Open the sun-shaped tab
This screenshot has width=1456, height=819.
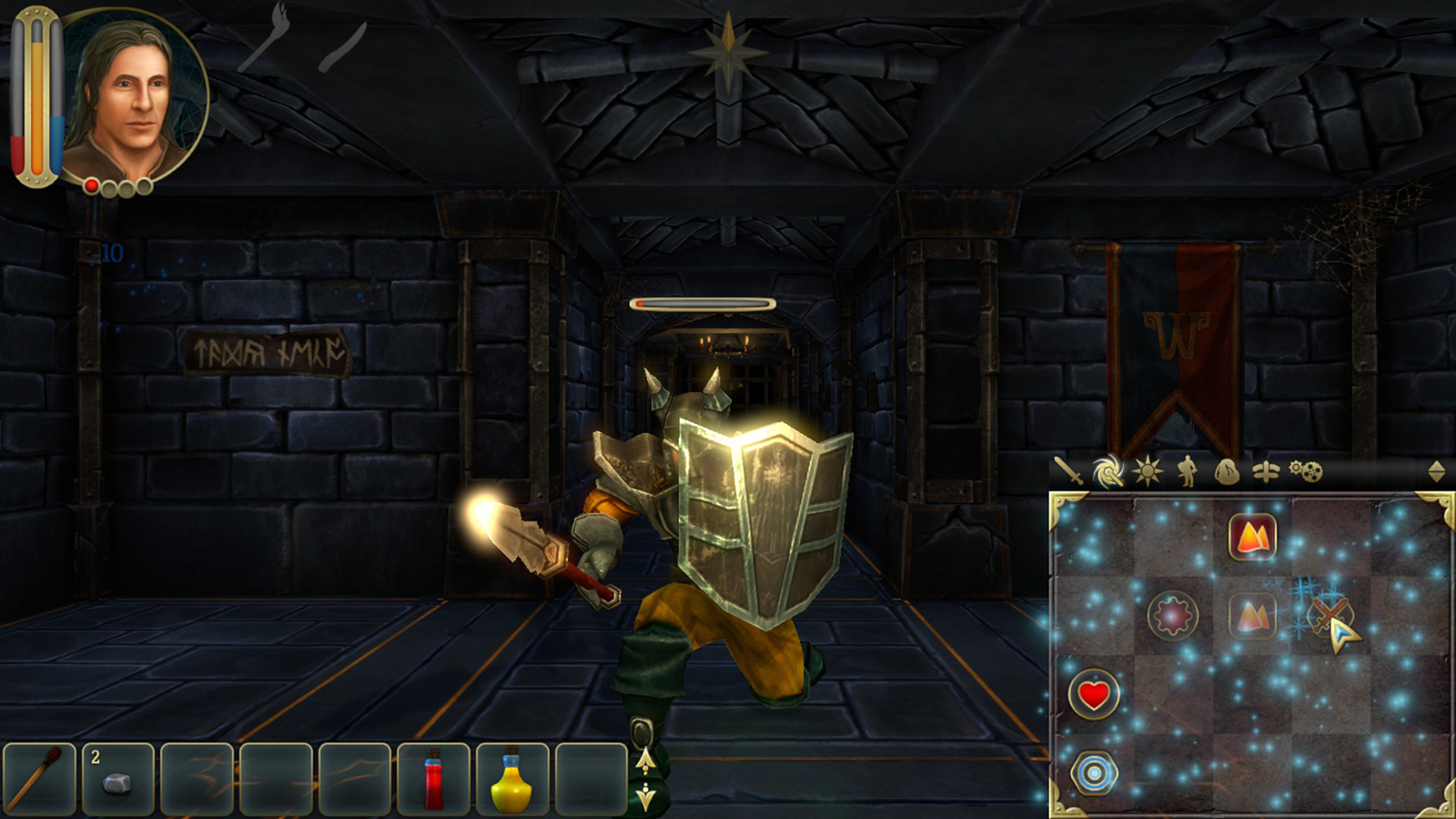[x=1148, y=471]
